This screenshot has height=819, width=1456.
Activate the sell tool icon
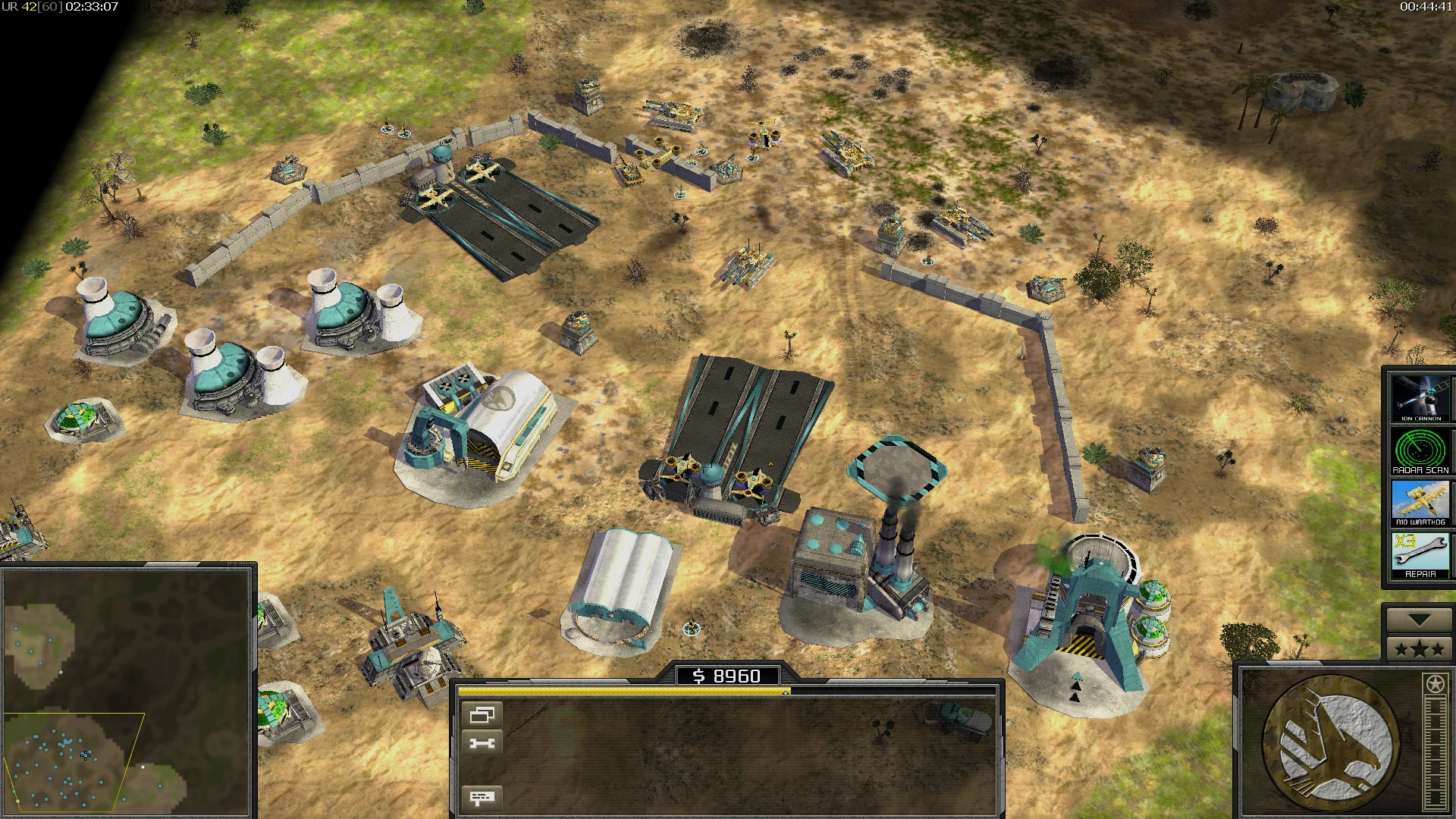click(x=483, y=741)
